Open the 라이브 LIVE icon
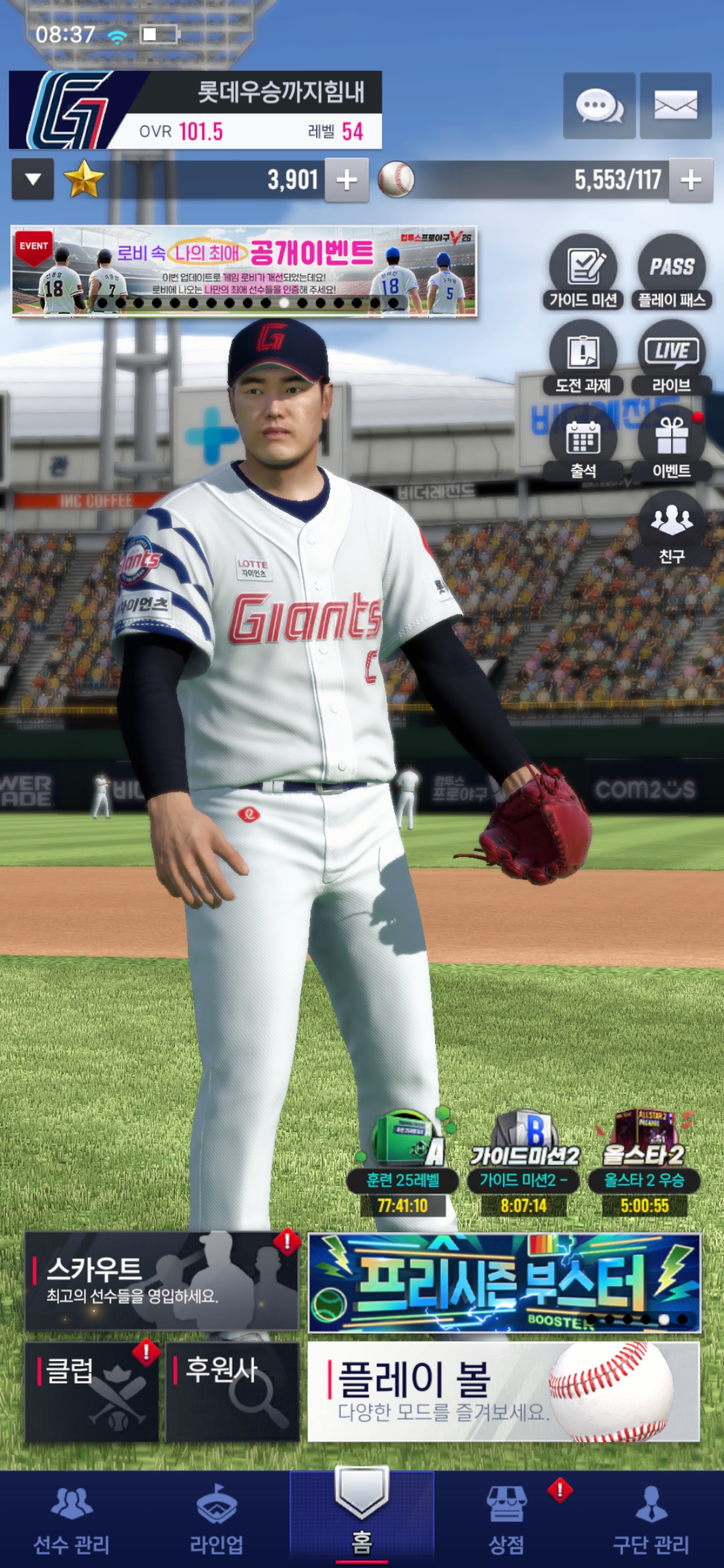 click(671, 357)
